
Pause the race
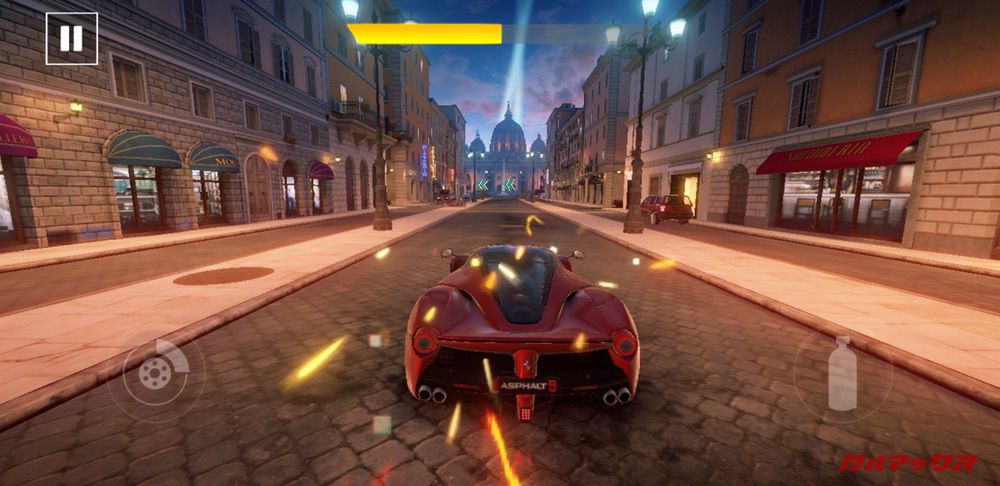(72, 39)
